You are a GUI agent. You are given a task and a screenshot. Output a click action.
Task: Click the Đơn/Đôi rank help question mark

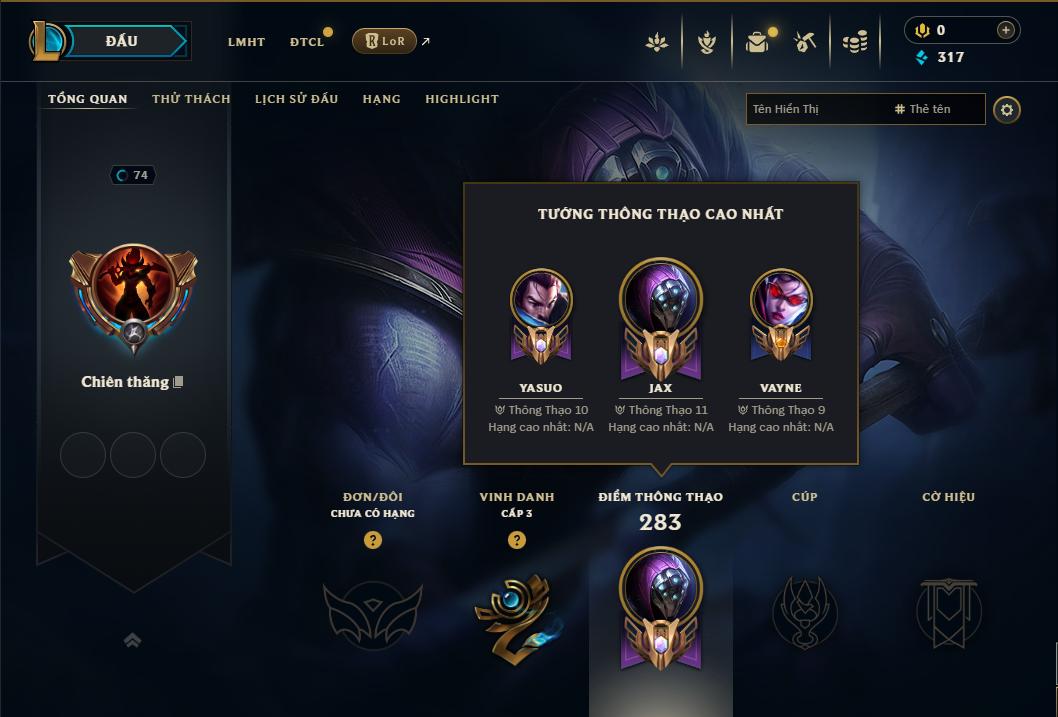coord(373,540)
